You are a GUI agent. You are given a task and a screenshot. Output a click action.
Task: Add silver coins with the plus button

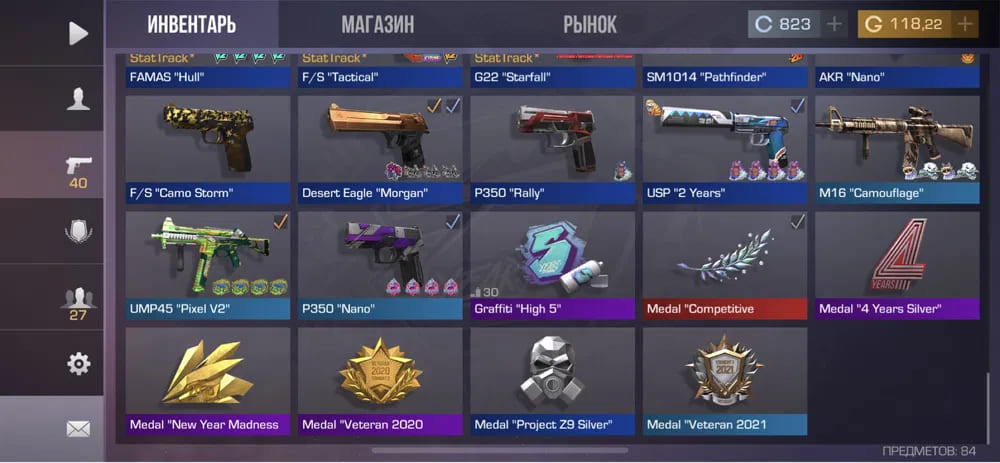(x=834, y=24)
